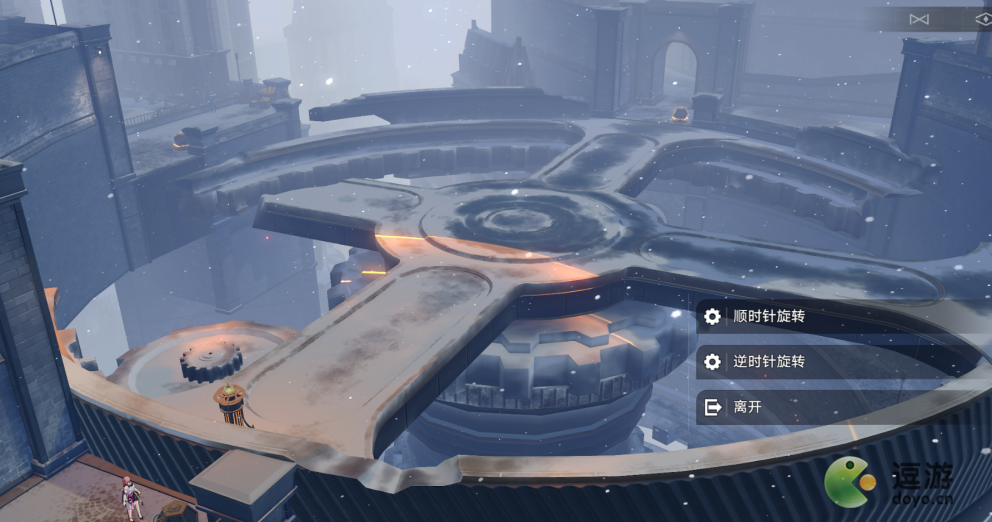Click the bowtie-shaped icon in top bar
Screen dimensions: 992x522
(919, 19)
